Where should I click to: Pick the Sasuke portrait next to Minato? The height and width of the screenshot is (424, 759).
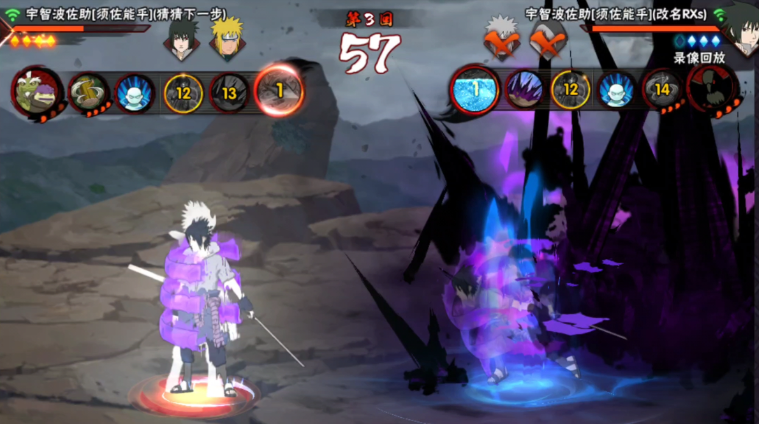pyautogui.click(x=179, y=38)
